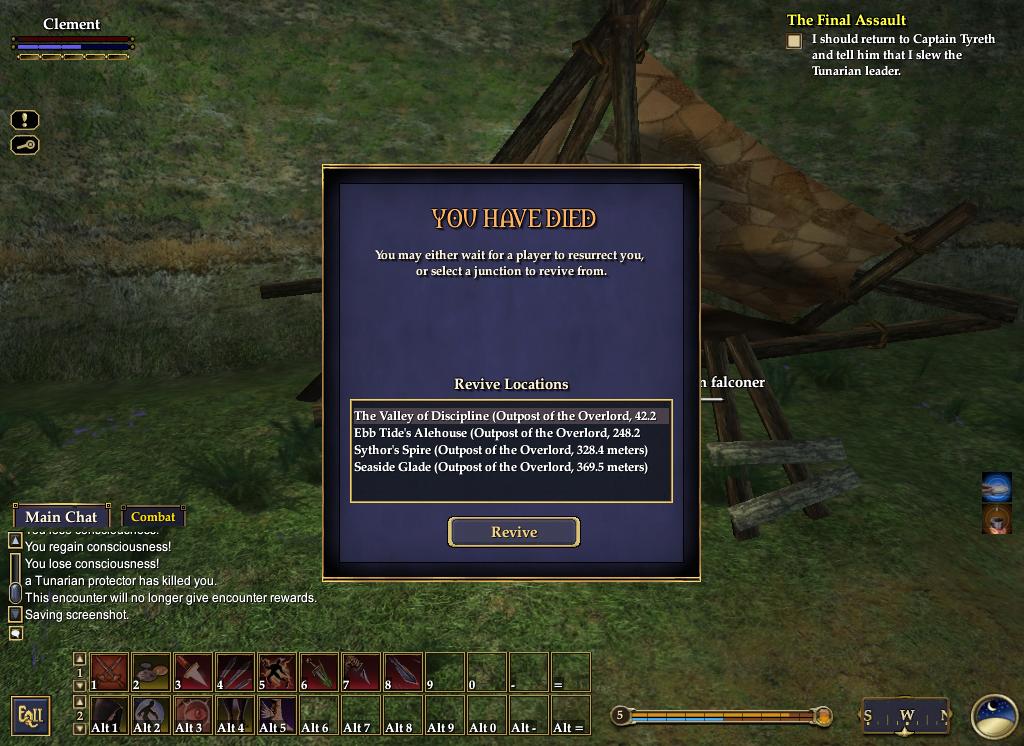Viewport: 1024px width, 746px height.
Task: Open the EQII main menu button
Action: [x=31, y=716]
